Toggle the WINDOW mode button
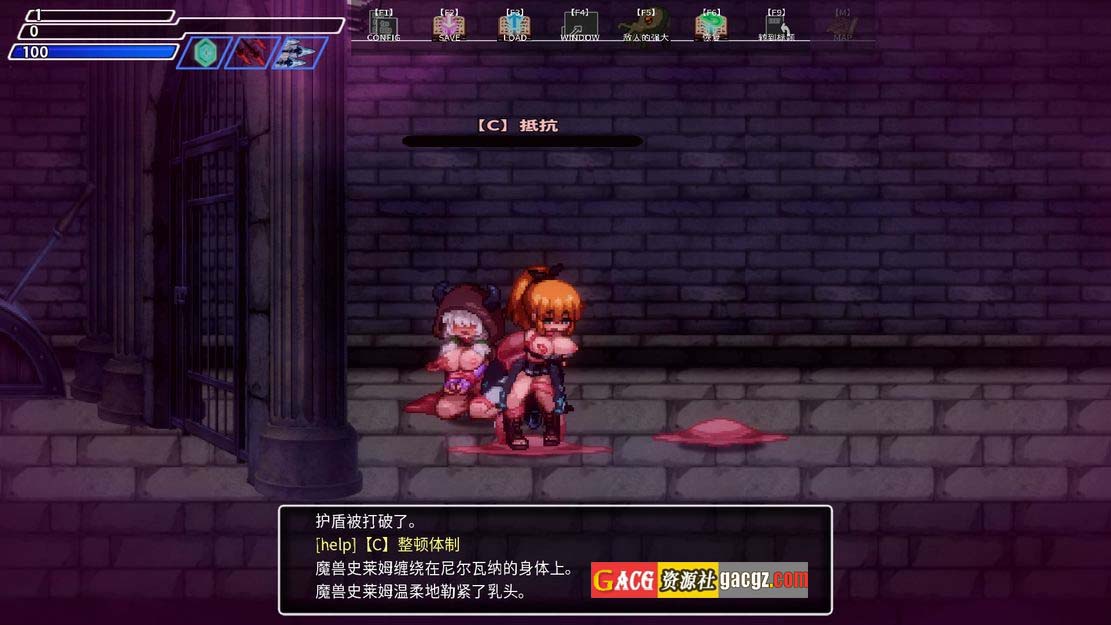The image size is (1111, 625). click(579, 26)
